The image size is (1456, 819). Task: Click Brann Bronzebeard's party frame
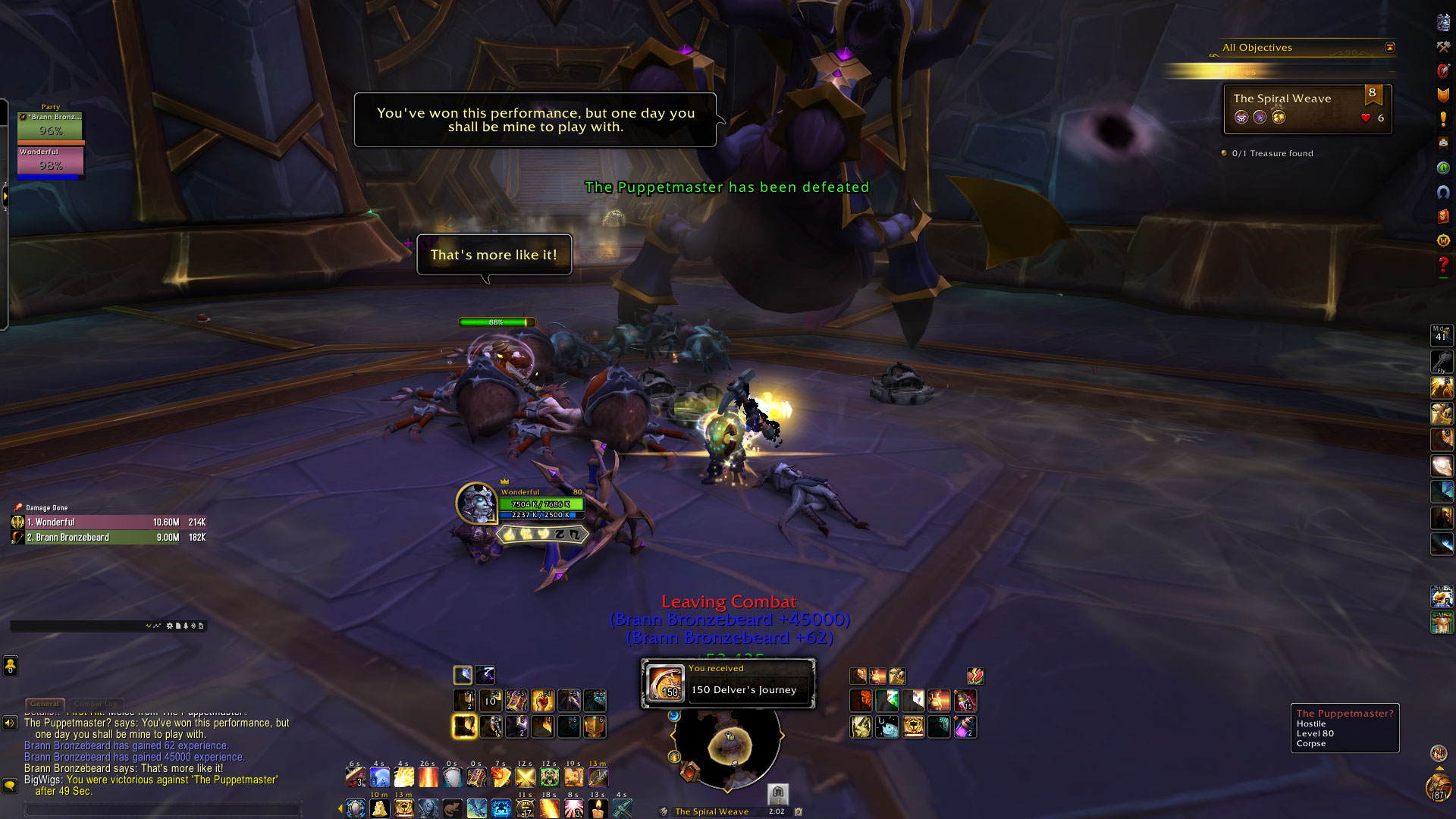[x=50, y=127]
